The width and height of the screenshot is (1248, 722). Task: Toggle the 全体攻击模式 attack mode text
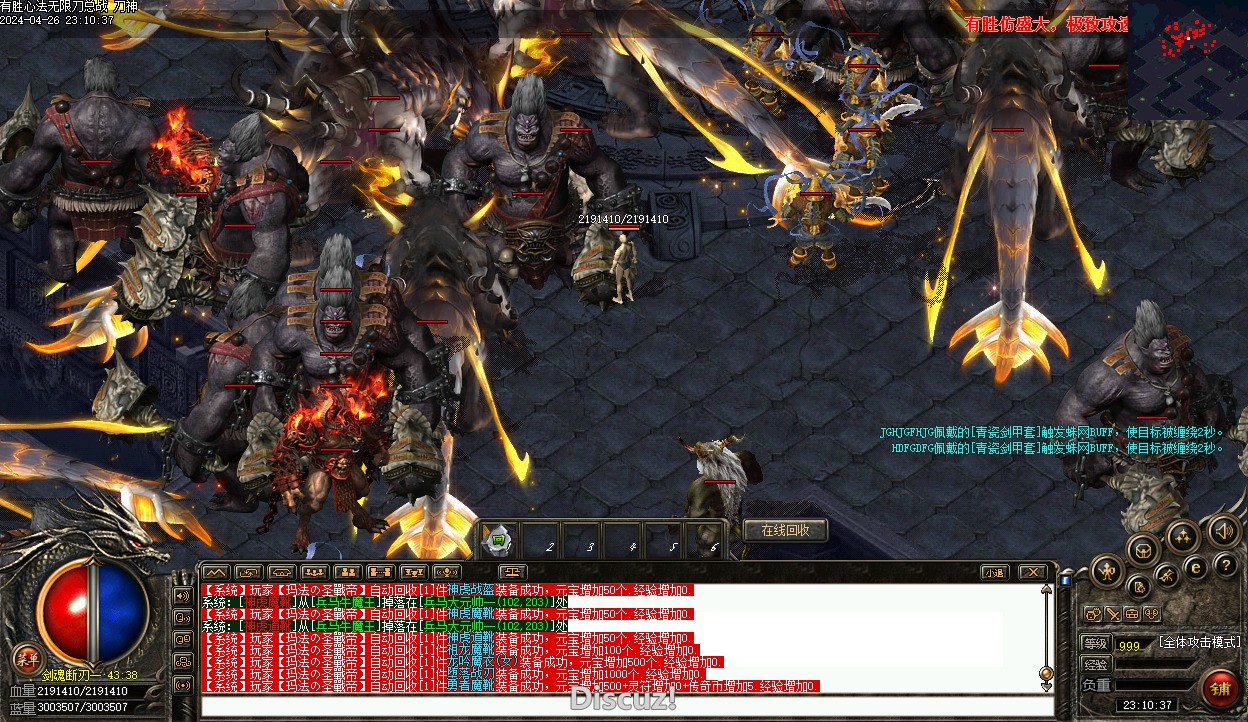[1199, 642]
